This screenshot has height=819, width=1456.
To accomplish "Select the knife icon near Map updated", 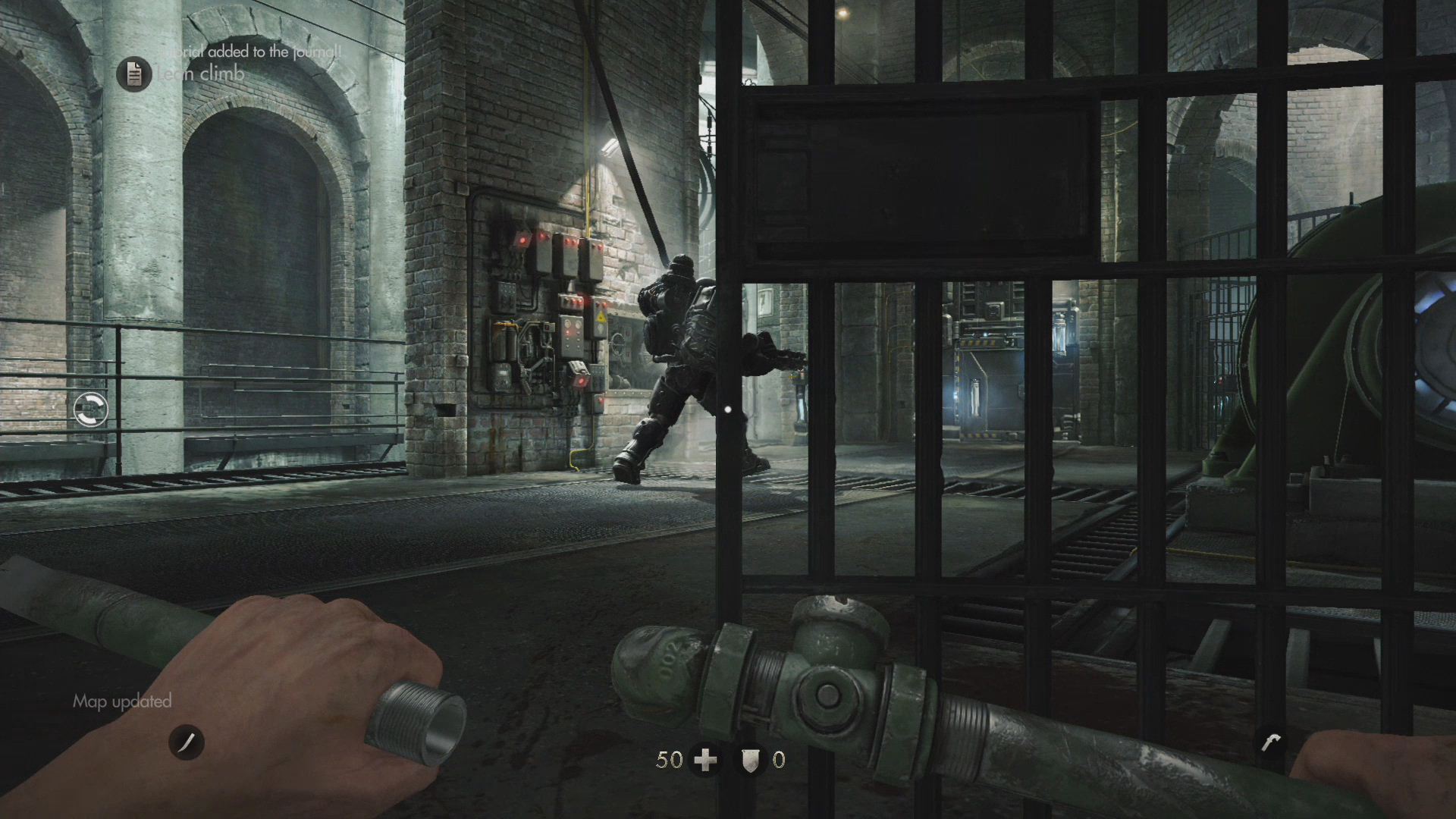I will pos(187,742).
